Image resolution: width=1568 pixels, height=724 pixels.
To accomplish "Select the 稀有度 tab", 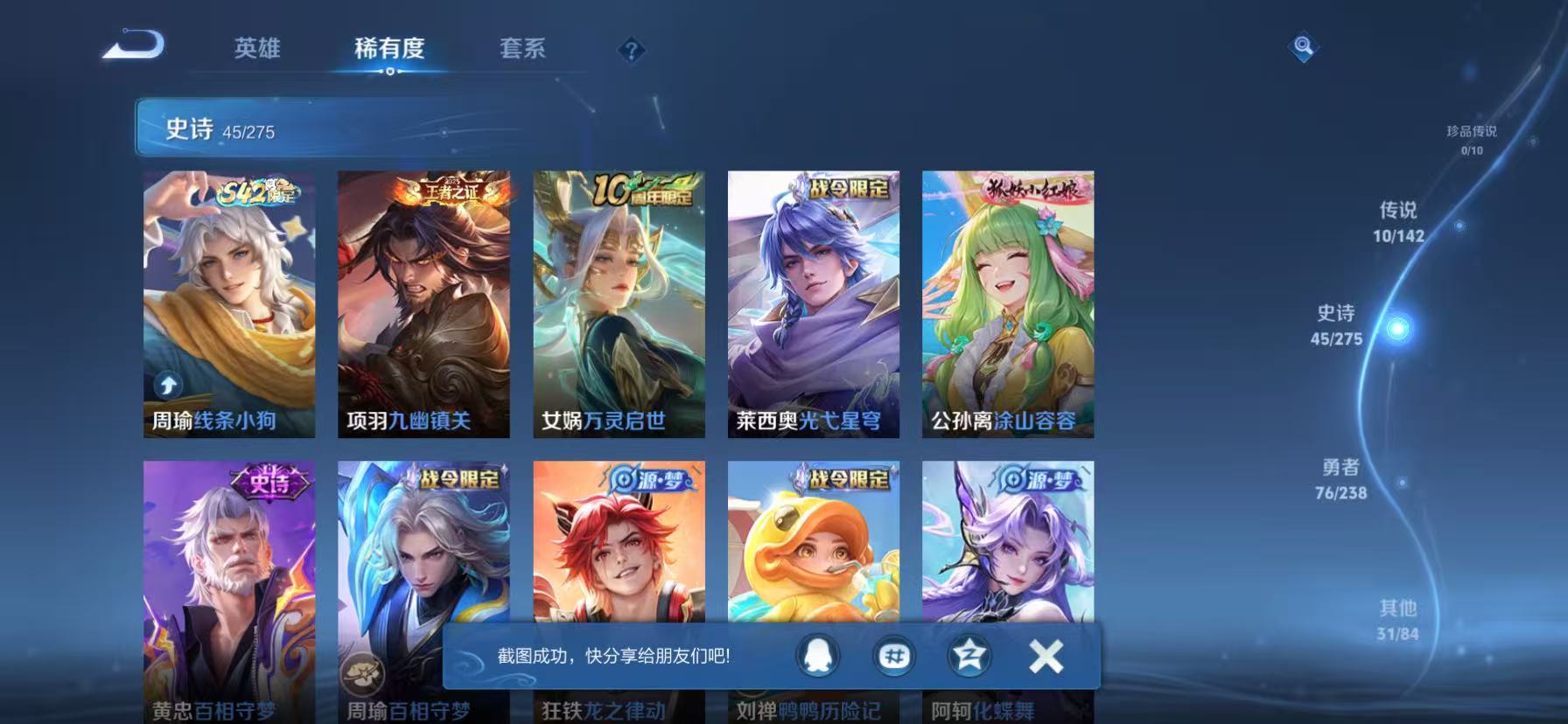I will click(391, 50).
